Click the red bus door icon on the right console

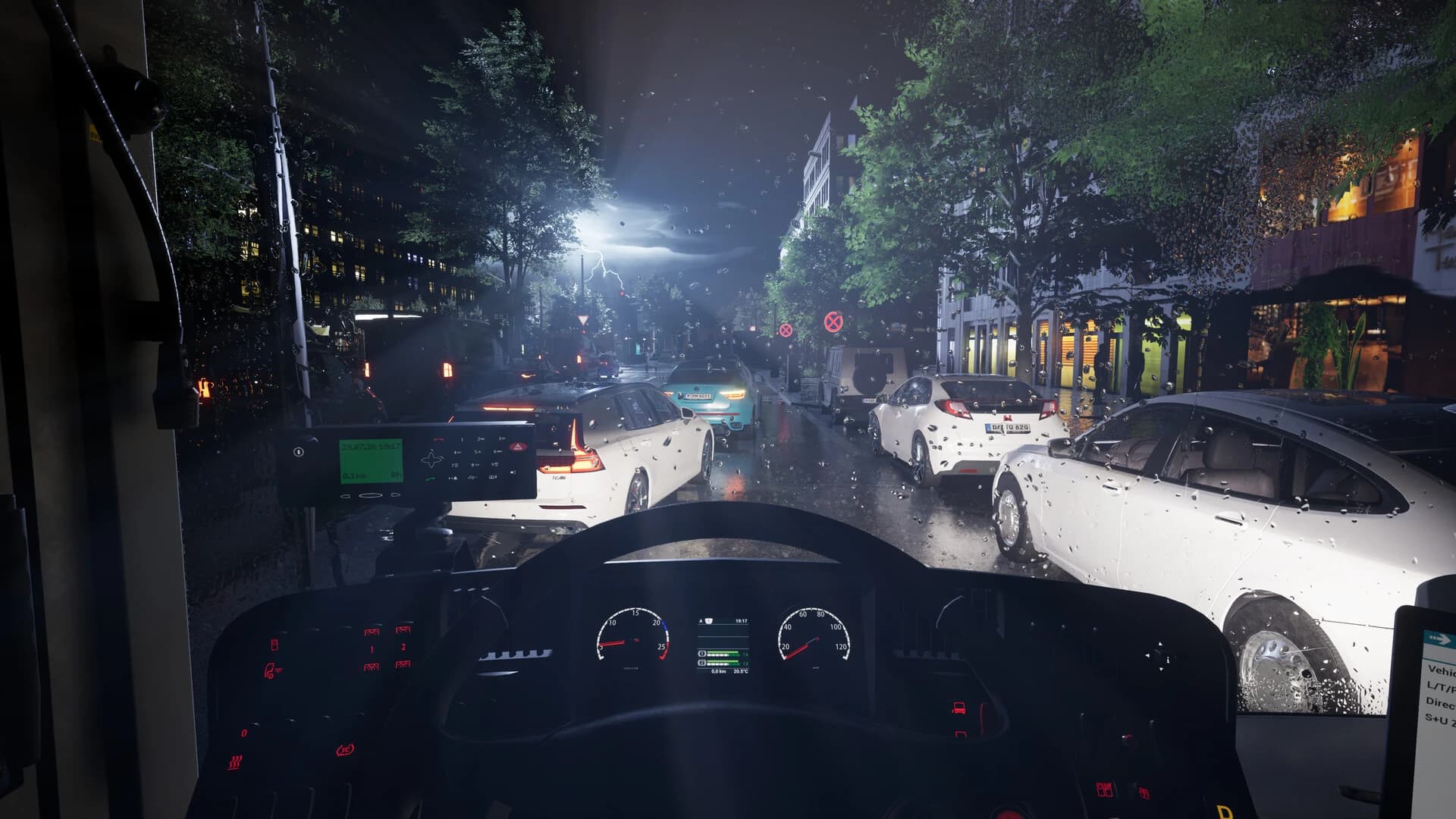coord(959,708)
